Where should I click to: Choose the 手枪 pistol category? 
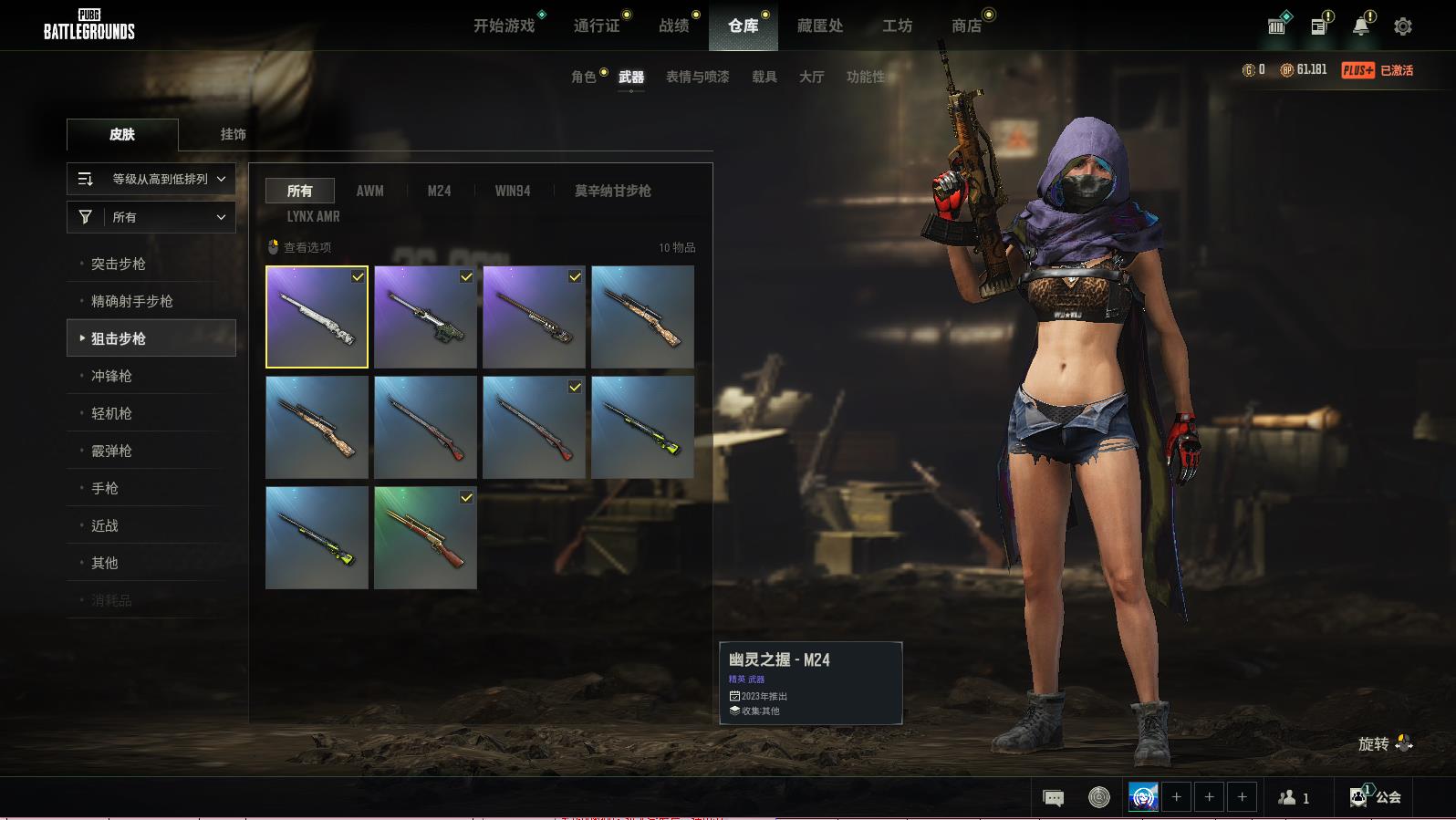point(105,488)
